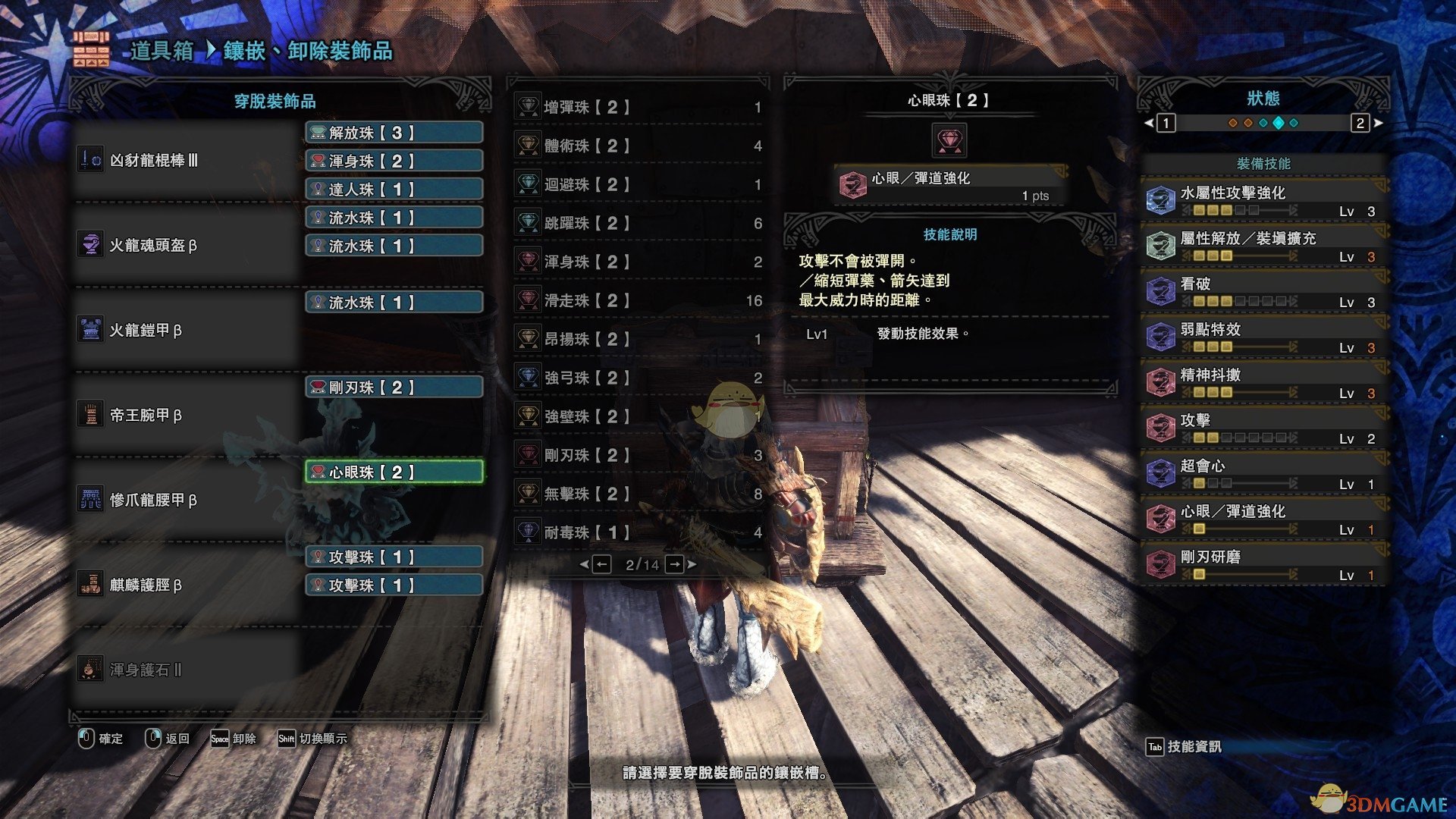Select 滑走珠【2】 decoration row
The width and height of the screenshot is (1456, 819).
point(637,300)
